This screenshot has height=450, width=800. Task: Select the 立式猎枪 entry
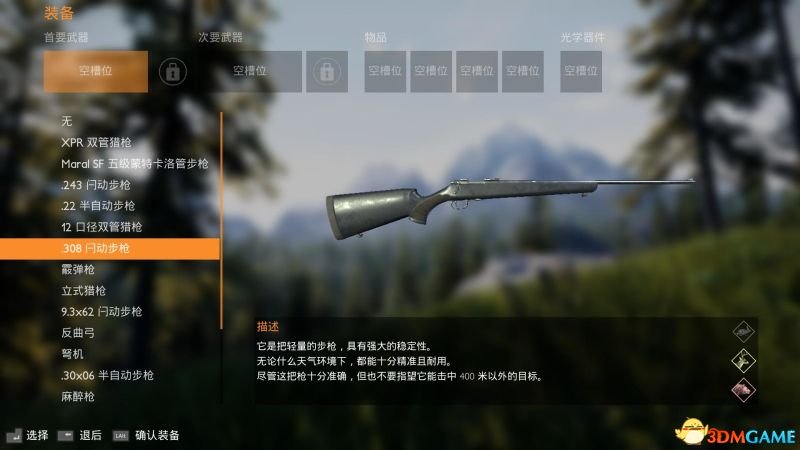(83, 290)
